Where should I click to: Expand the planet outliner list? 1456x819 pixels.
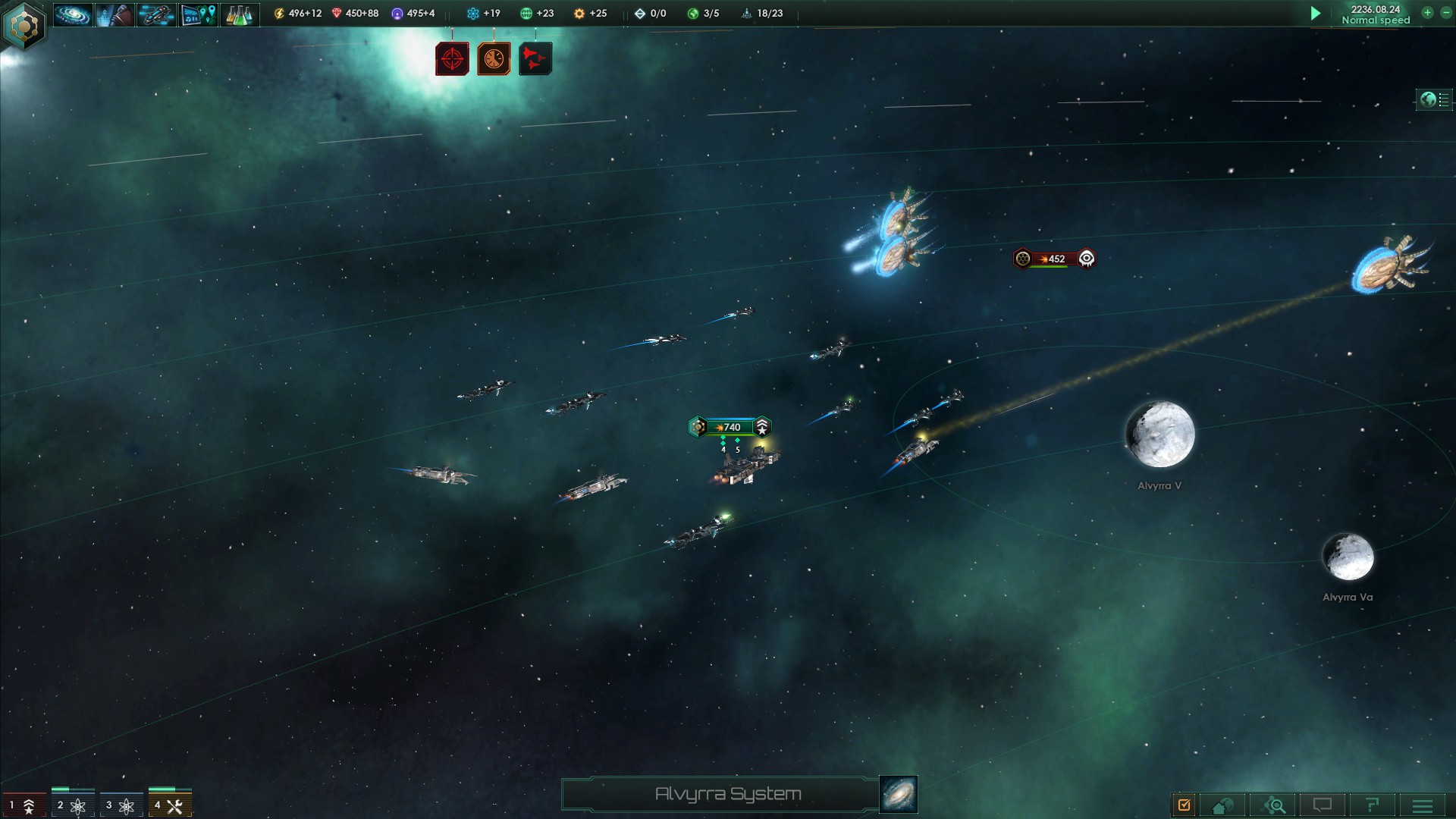point(1435,99)
